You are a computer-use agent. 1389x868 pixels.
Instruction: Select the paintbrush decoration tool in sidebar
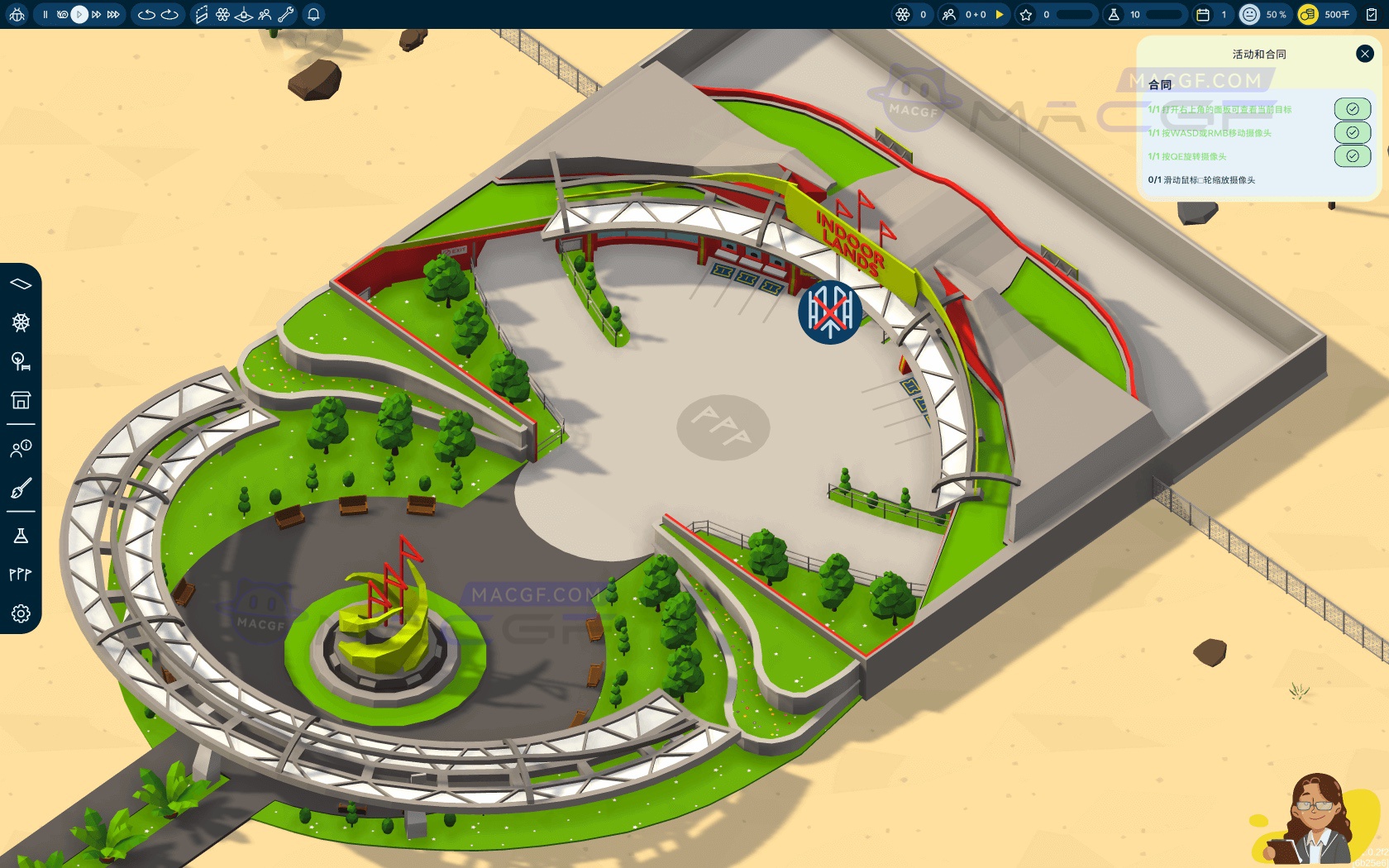coord(21,486)
